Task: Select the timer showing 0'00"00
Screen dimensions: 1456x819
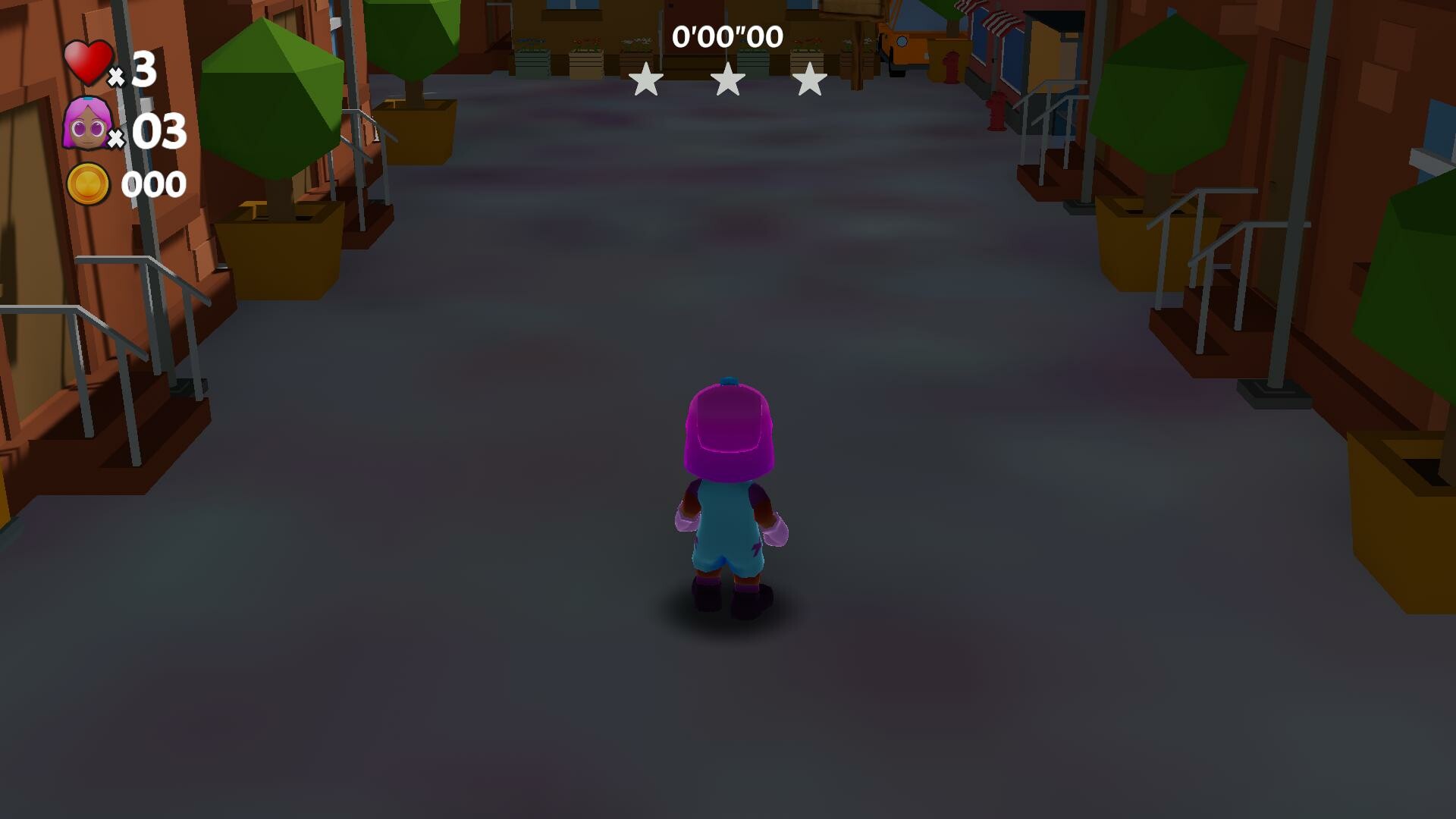Action: click(x=727, y=35)
